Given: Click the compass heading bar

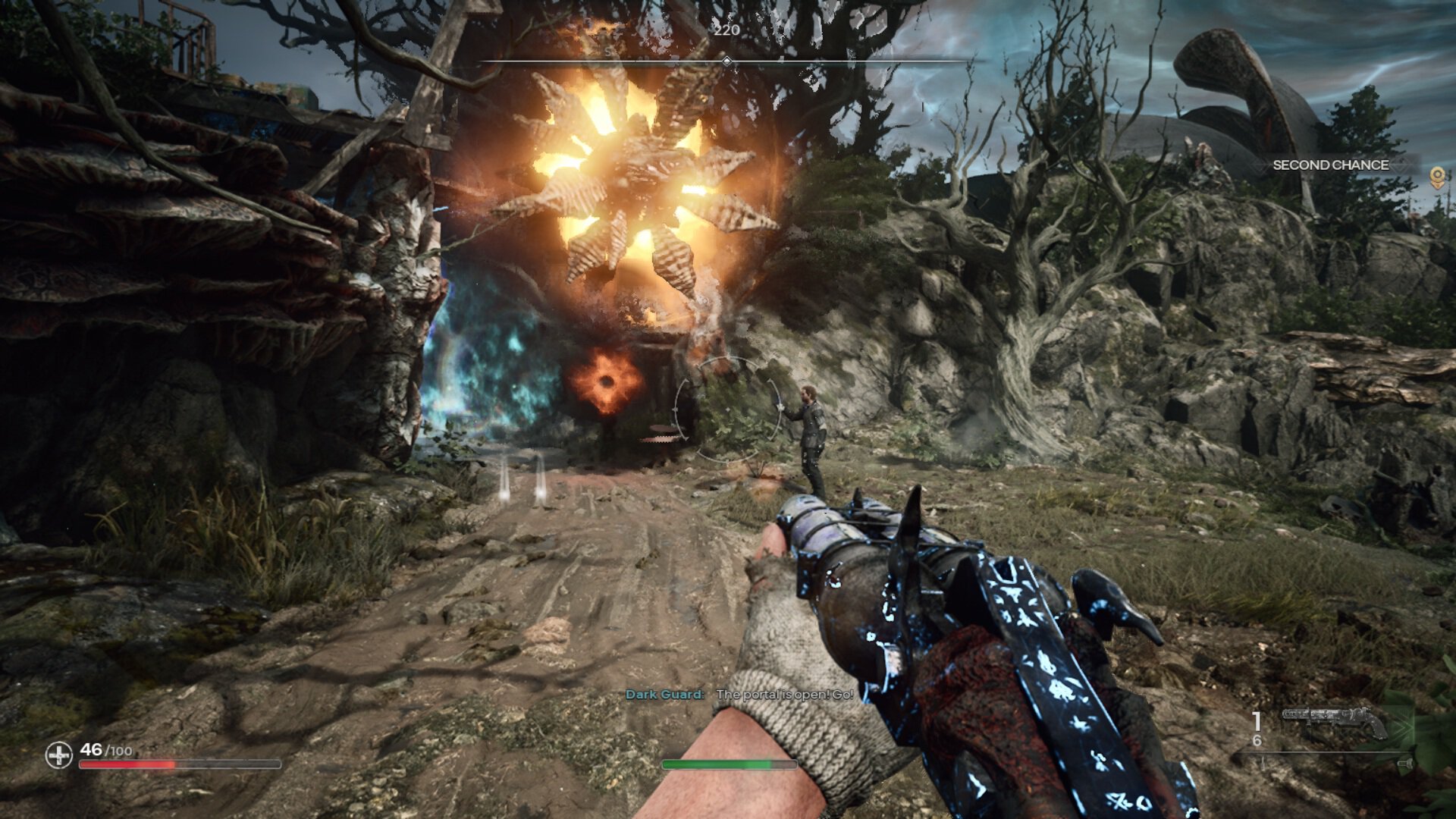Looking at the screenshot, I should tap(726, 61).
